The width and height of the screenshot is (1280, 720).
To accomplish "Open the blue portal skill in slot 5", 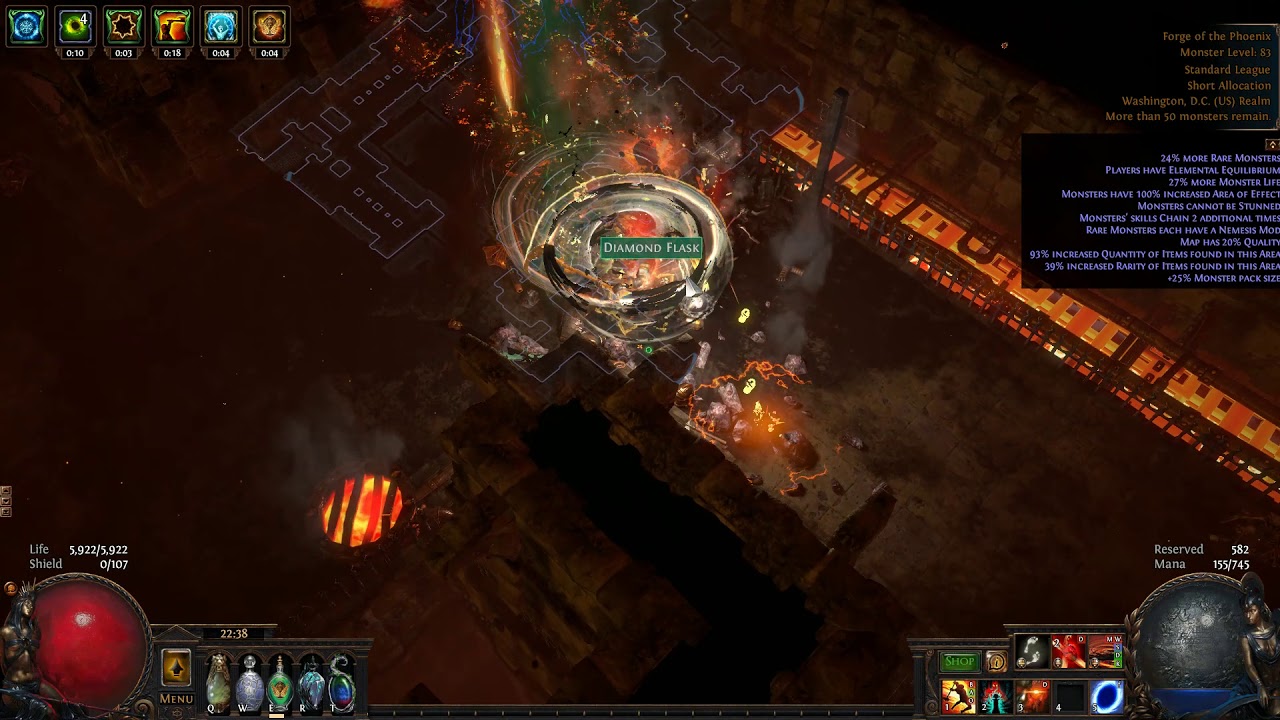I will (1106, 696).
